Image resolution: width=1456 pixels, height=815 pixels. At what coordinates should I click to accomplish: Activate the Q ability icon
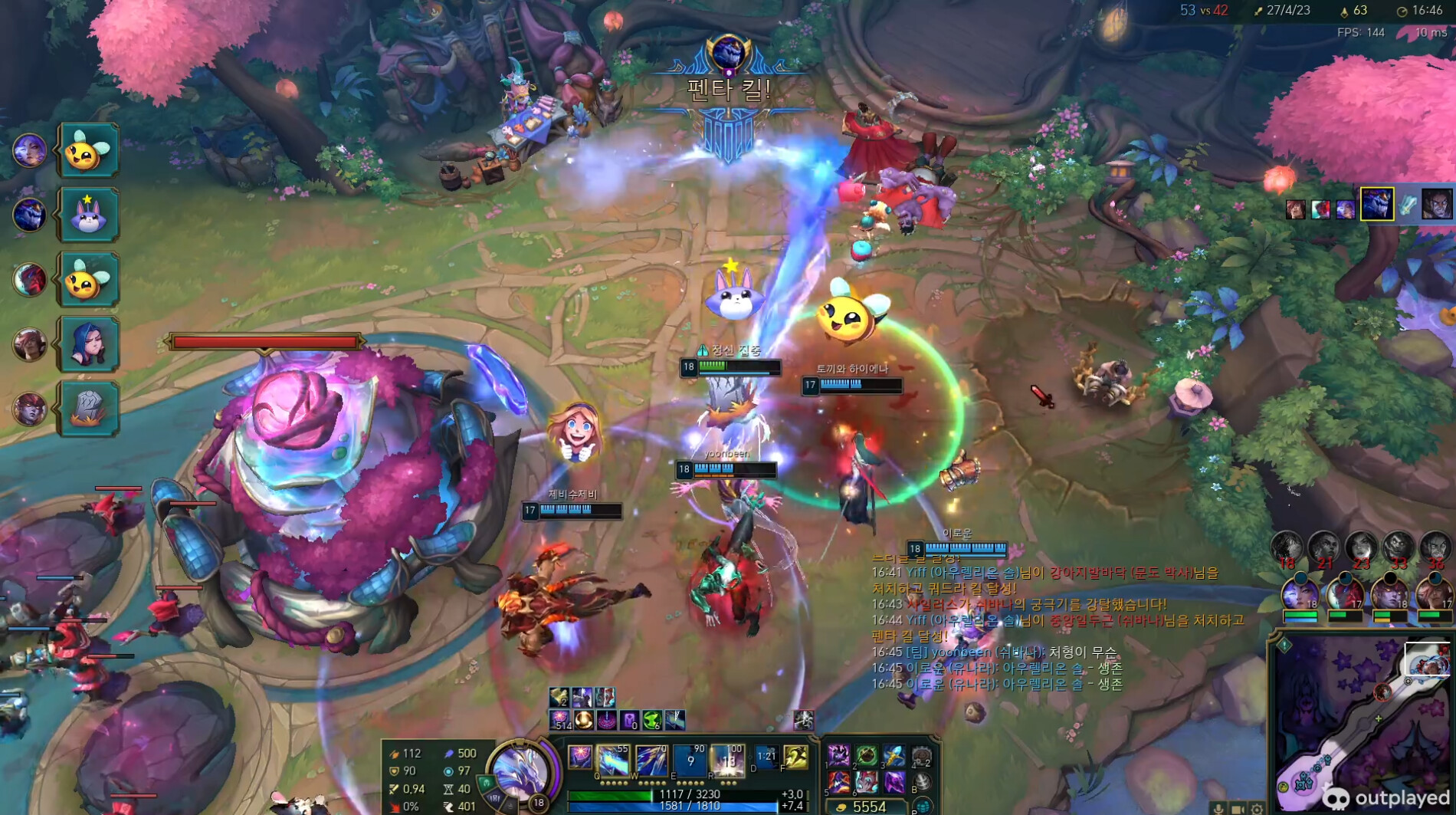pos(612,761)
